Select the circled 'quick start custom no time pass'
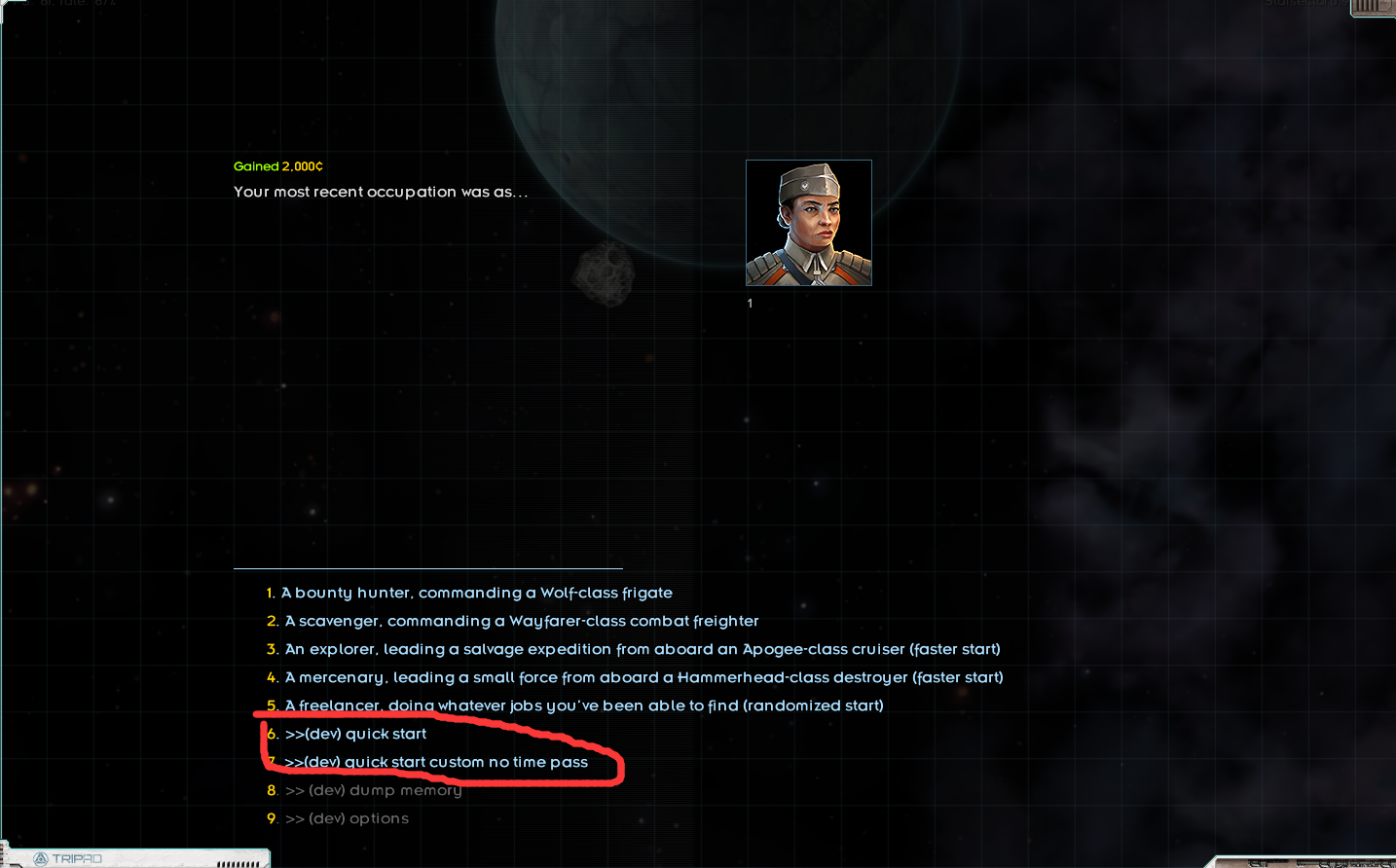This screenshot has height=868, width=1396. coord(435,762)
